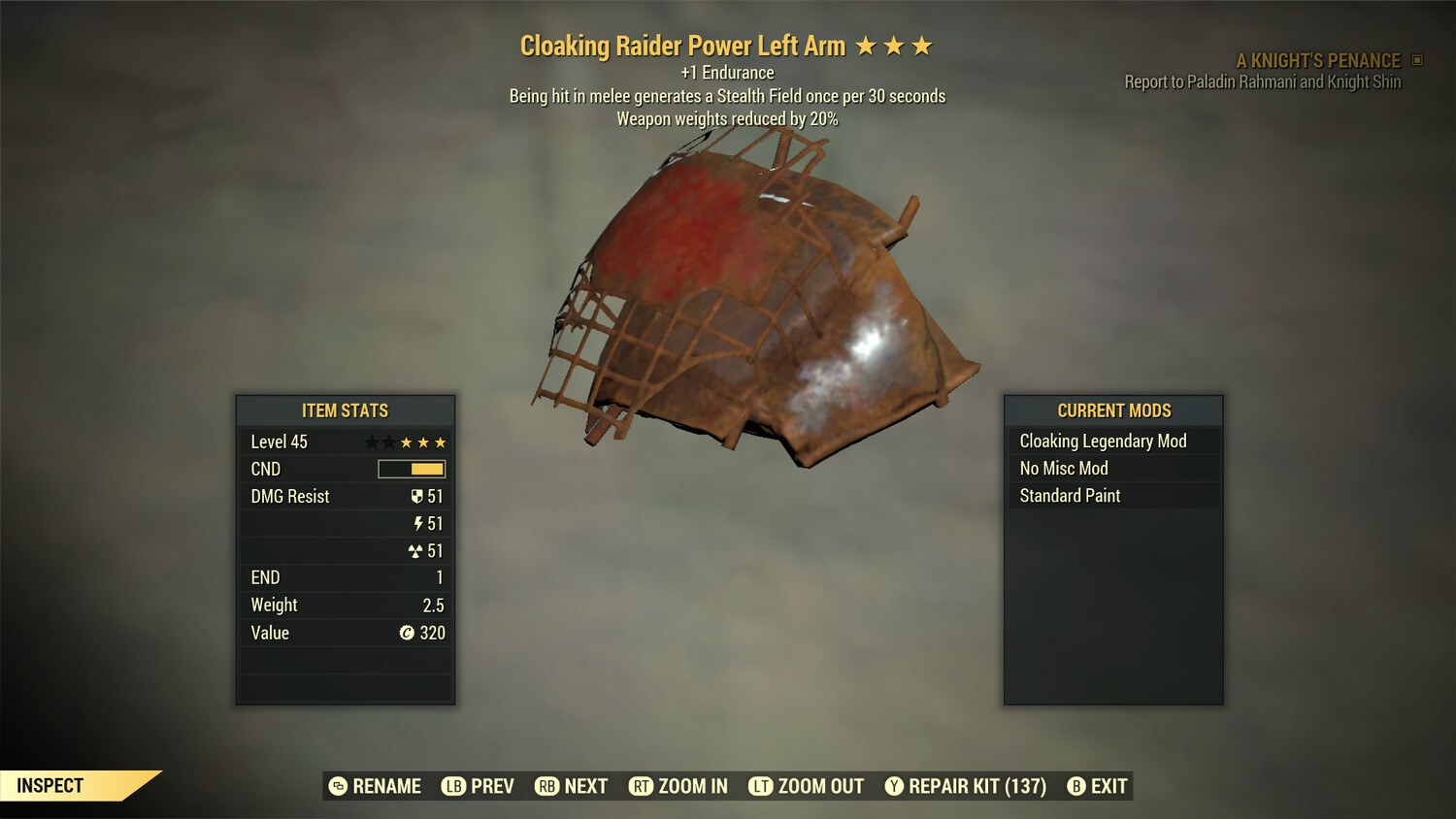The height and width of the screenshot is (819, 1456).
Task: Click the CND condition bar
Action: (411, 469)
